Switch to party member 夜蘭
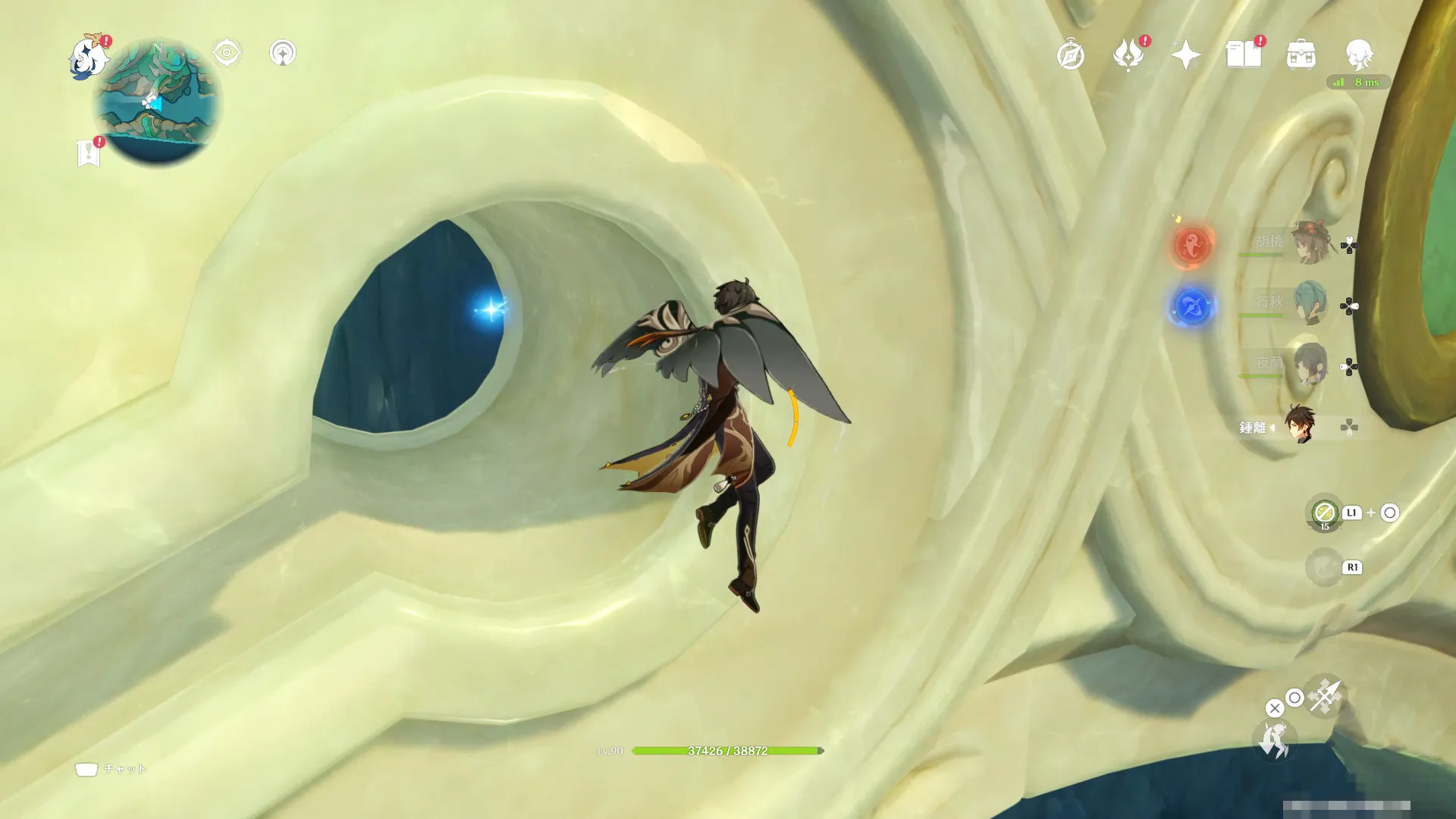1456x819 pixels. 1309,364
